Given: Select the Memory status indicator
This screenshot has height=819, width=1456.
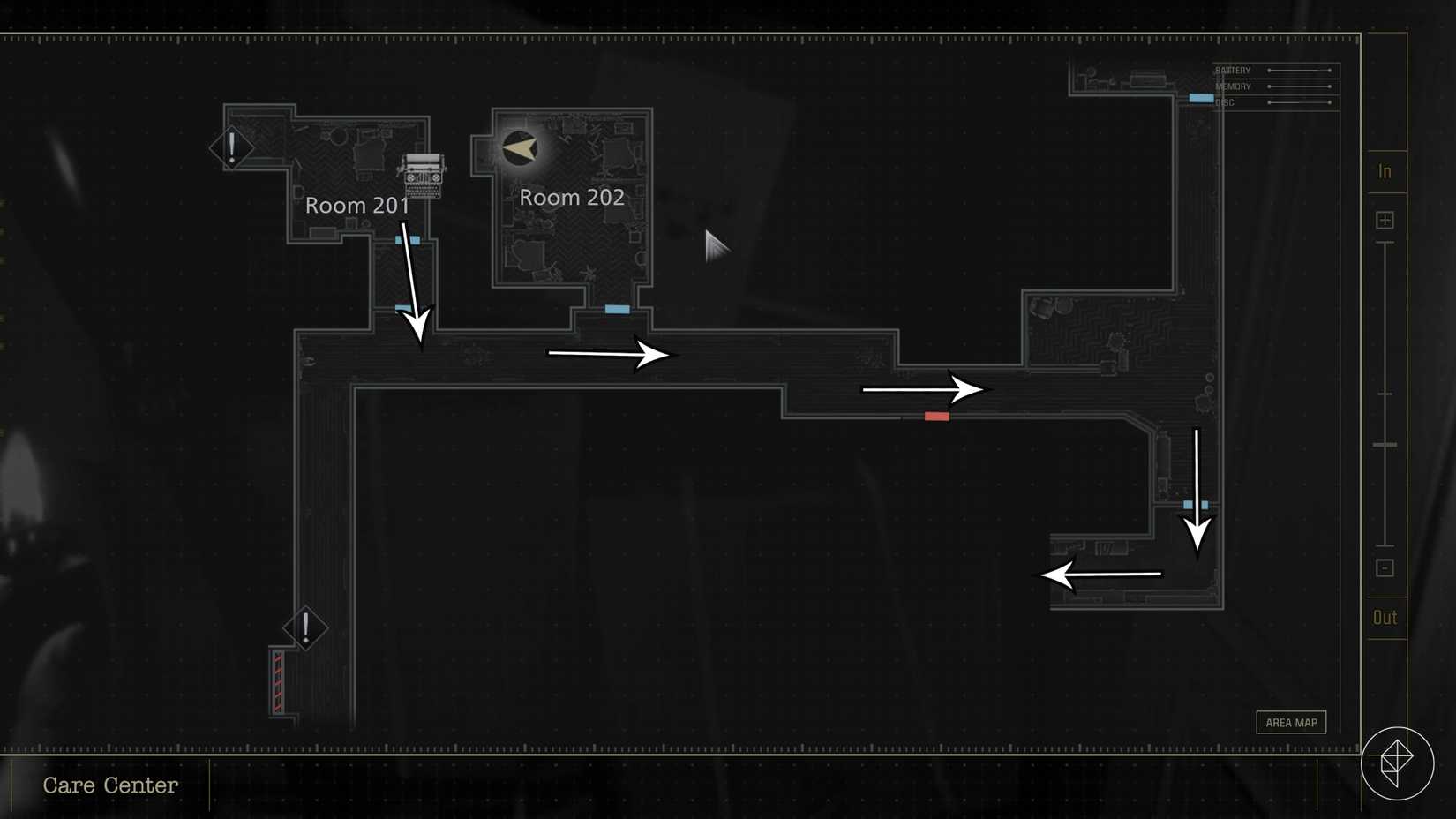Looking at the screenshot, I should coord(1274,86).
